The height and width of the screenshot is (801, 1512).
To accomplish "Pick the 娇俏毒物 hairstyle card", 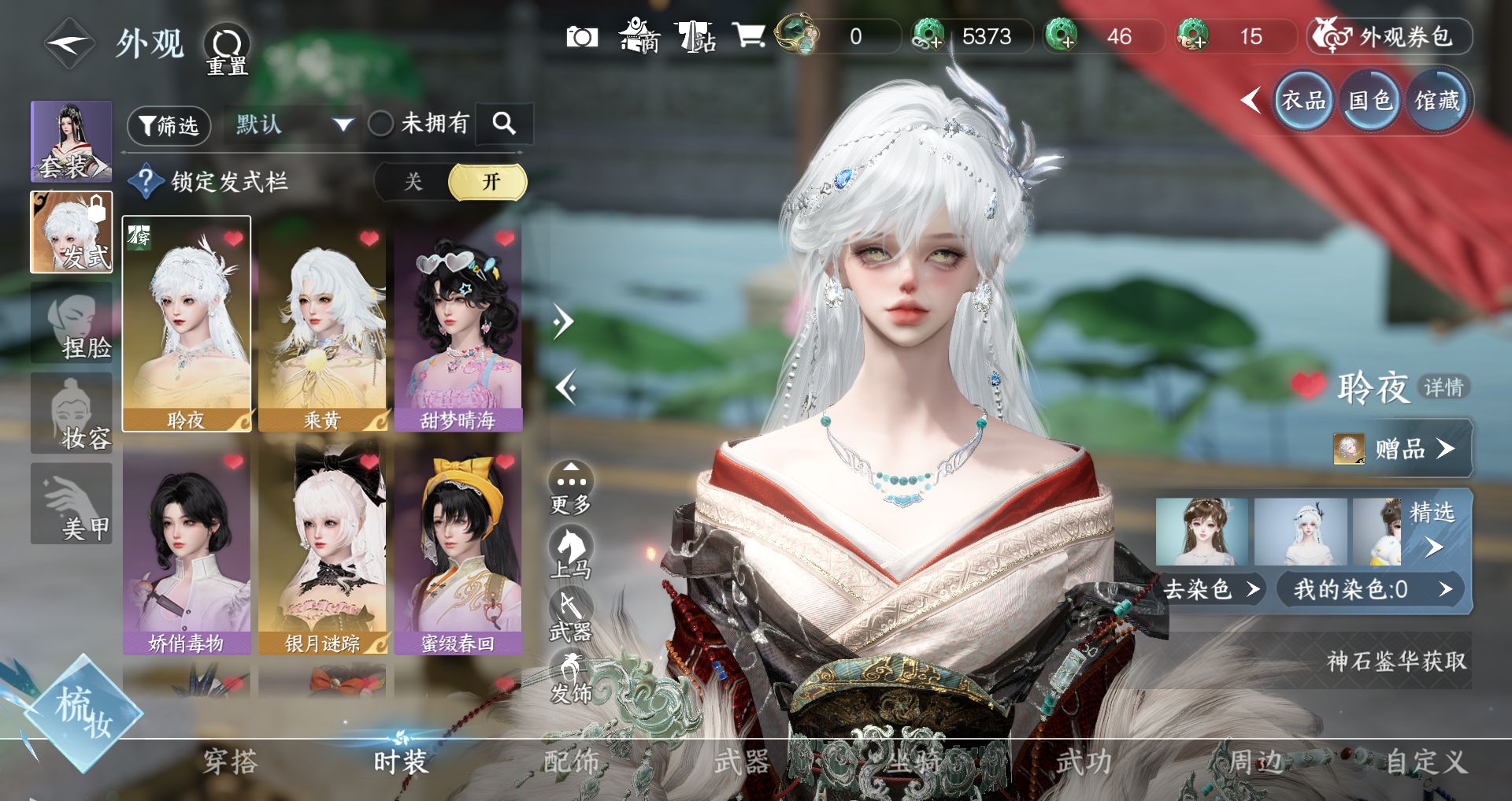I will (187, 550).
